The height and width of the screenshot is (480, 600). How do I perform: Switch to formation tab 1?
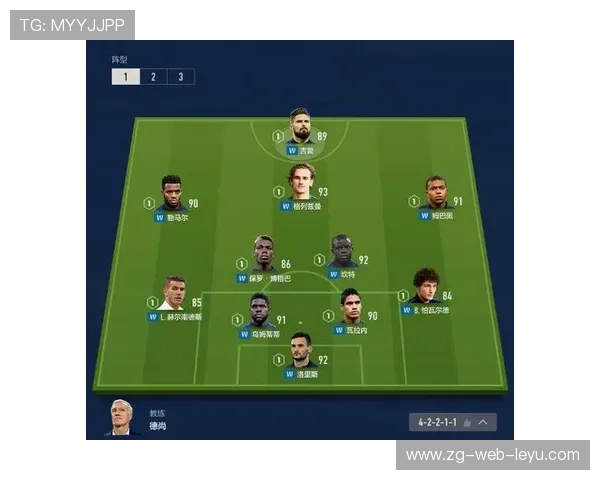[125, 77]
